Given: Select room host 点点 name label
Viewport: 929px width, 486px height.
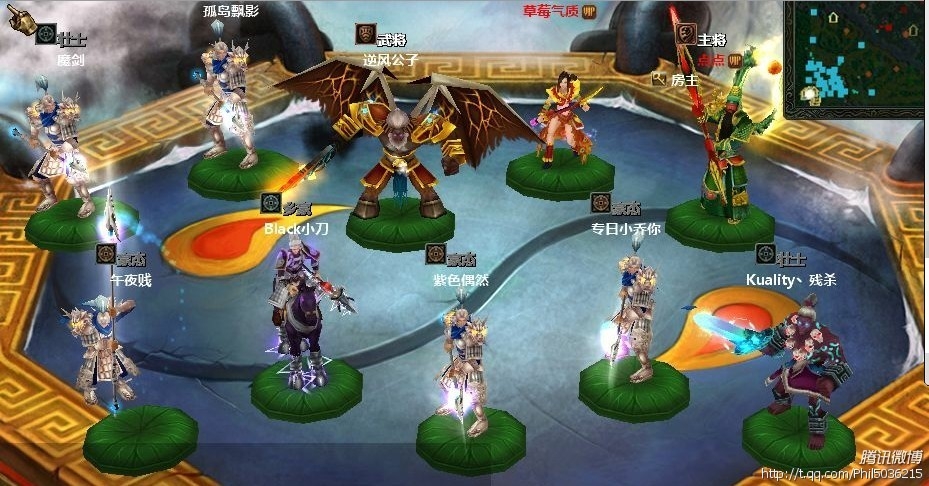Looking at the screenshot, I should pyautogui.click(x=711, y=59).
